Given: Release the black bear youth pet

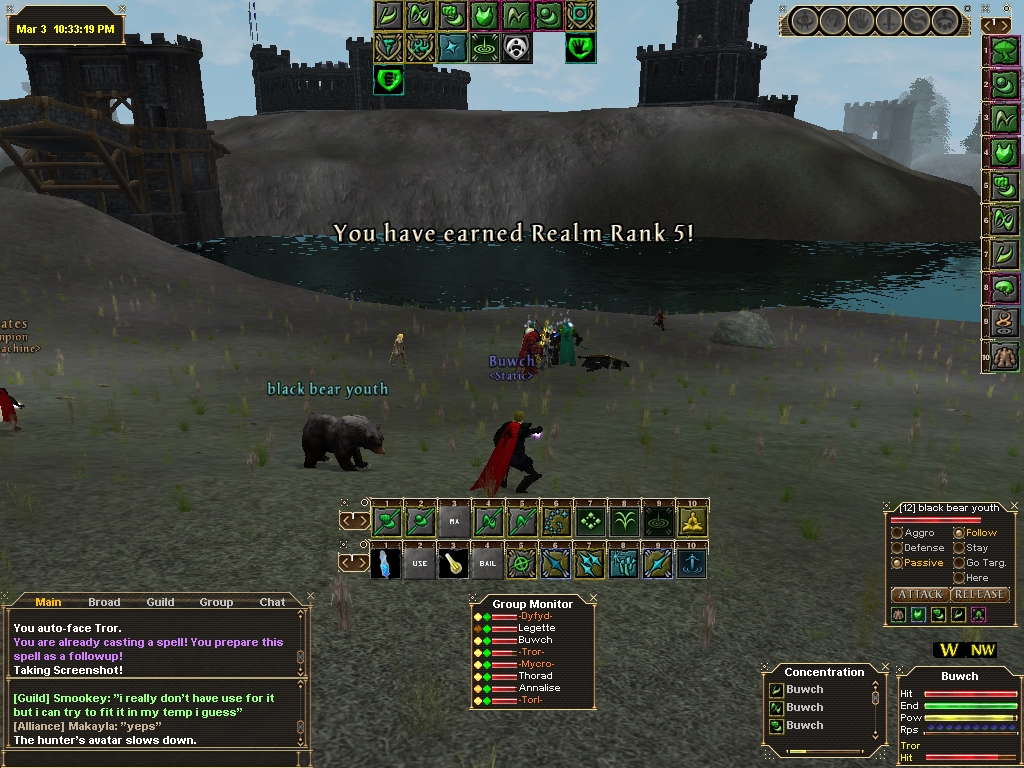Looking at the screenshot, I should (x=979, y=594).
